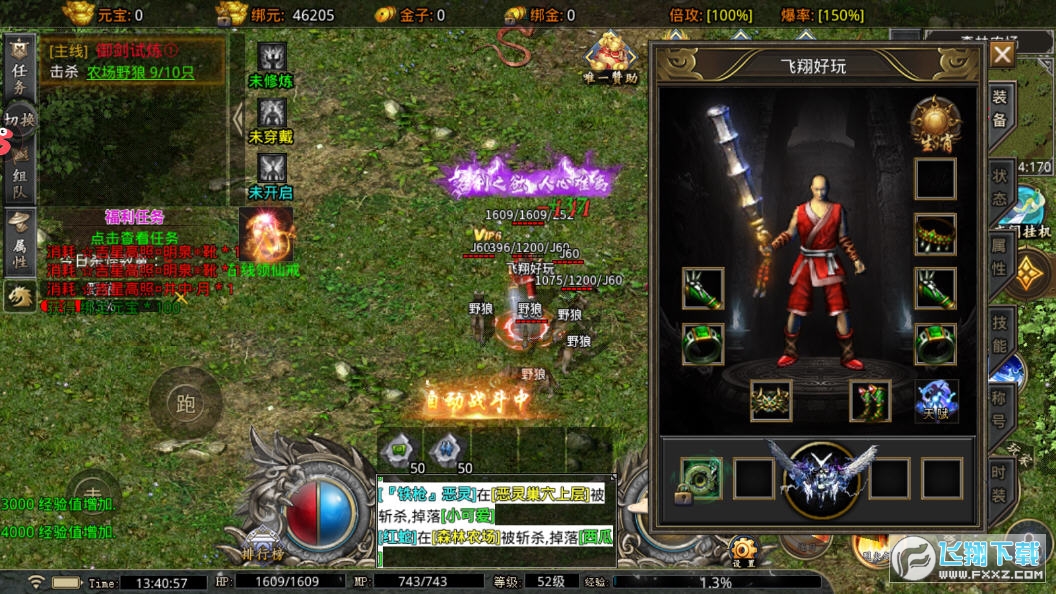Viewport: 1056px width, 594px height.
Task: Open the 排行榜 ranking button
Action: click(264, 552)
